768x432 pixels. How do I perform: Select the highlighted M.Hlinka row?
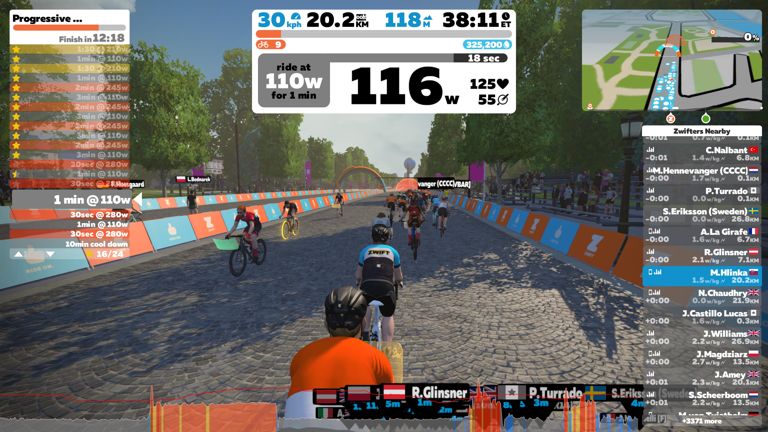(702, 276)
